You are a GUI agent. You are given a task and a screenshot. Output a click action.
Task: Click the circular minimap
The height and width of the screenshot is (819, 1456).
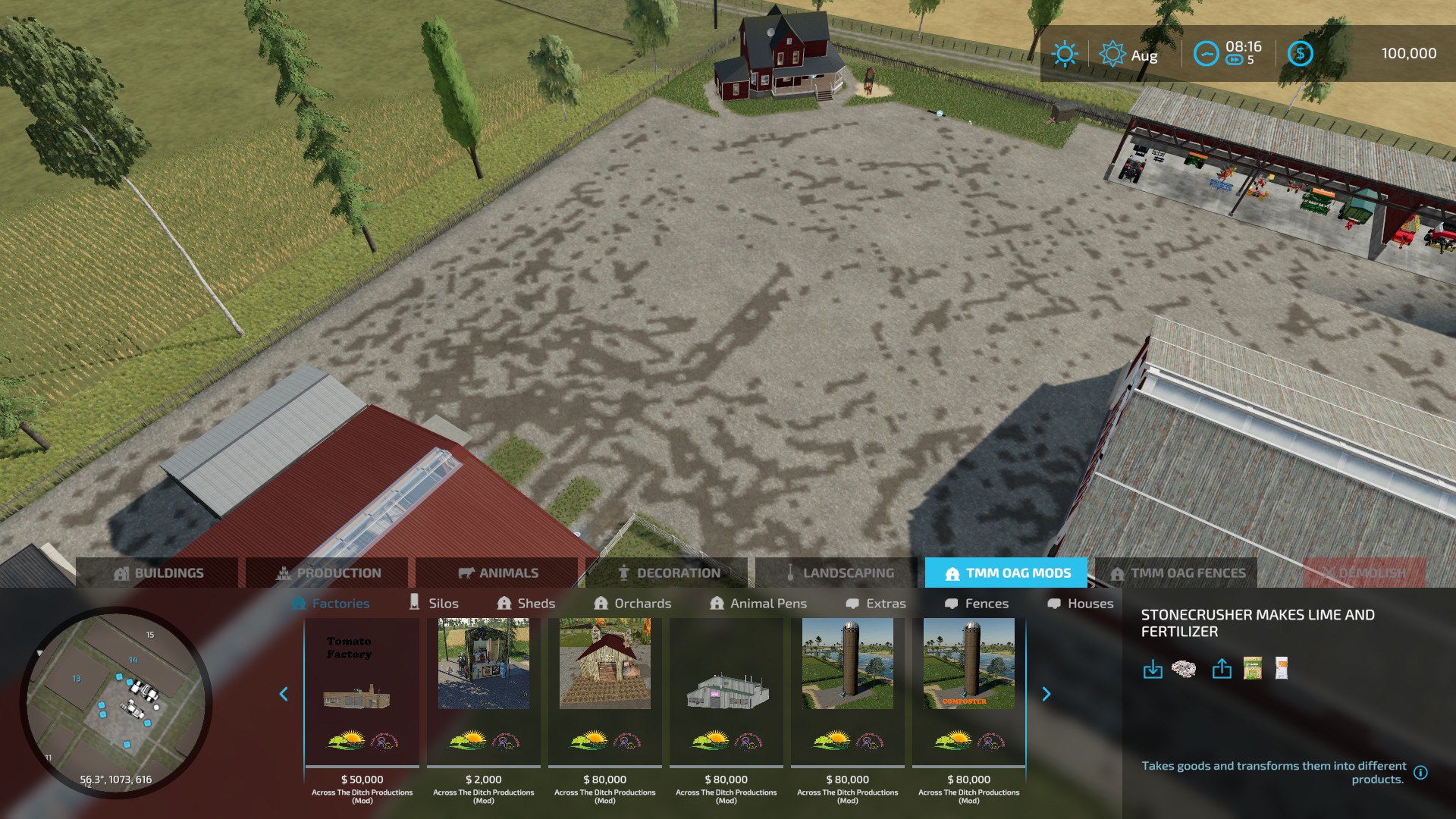116,702
